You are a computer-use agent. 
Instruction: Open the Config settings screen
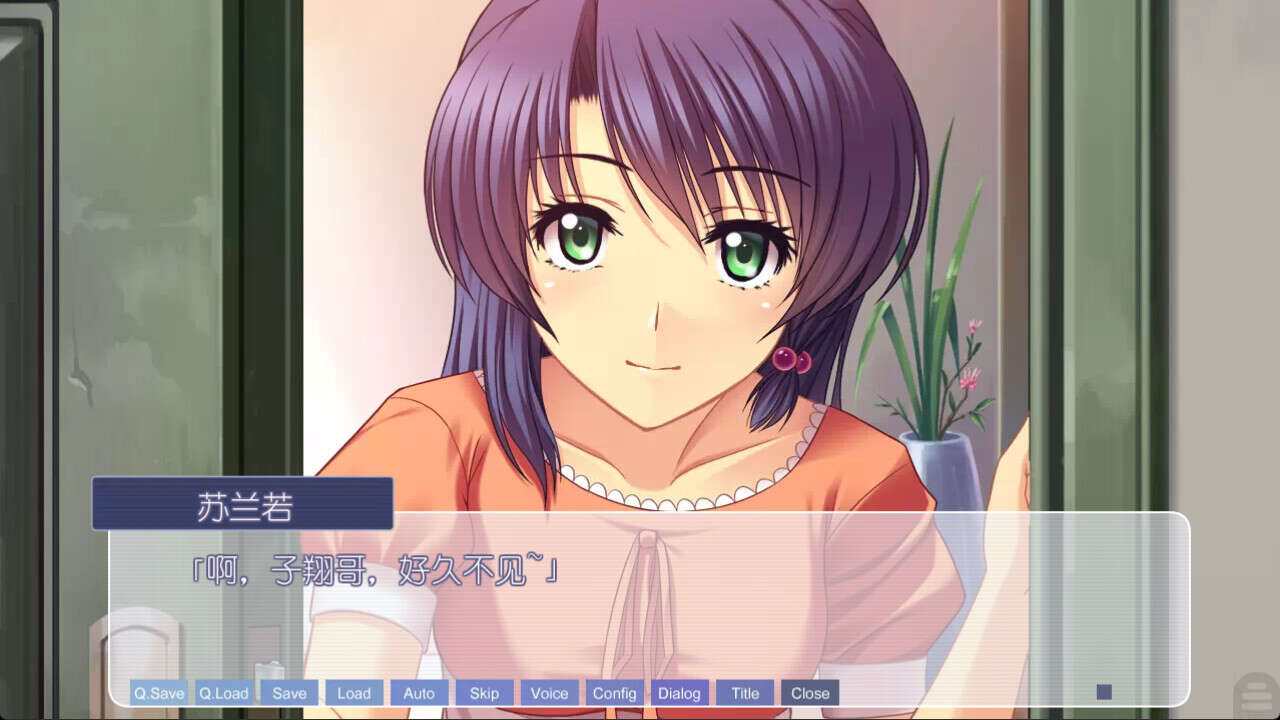tap(616, 692)
